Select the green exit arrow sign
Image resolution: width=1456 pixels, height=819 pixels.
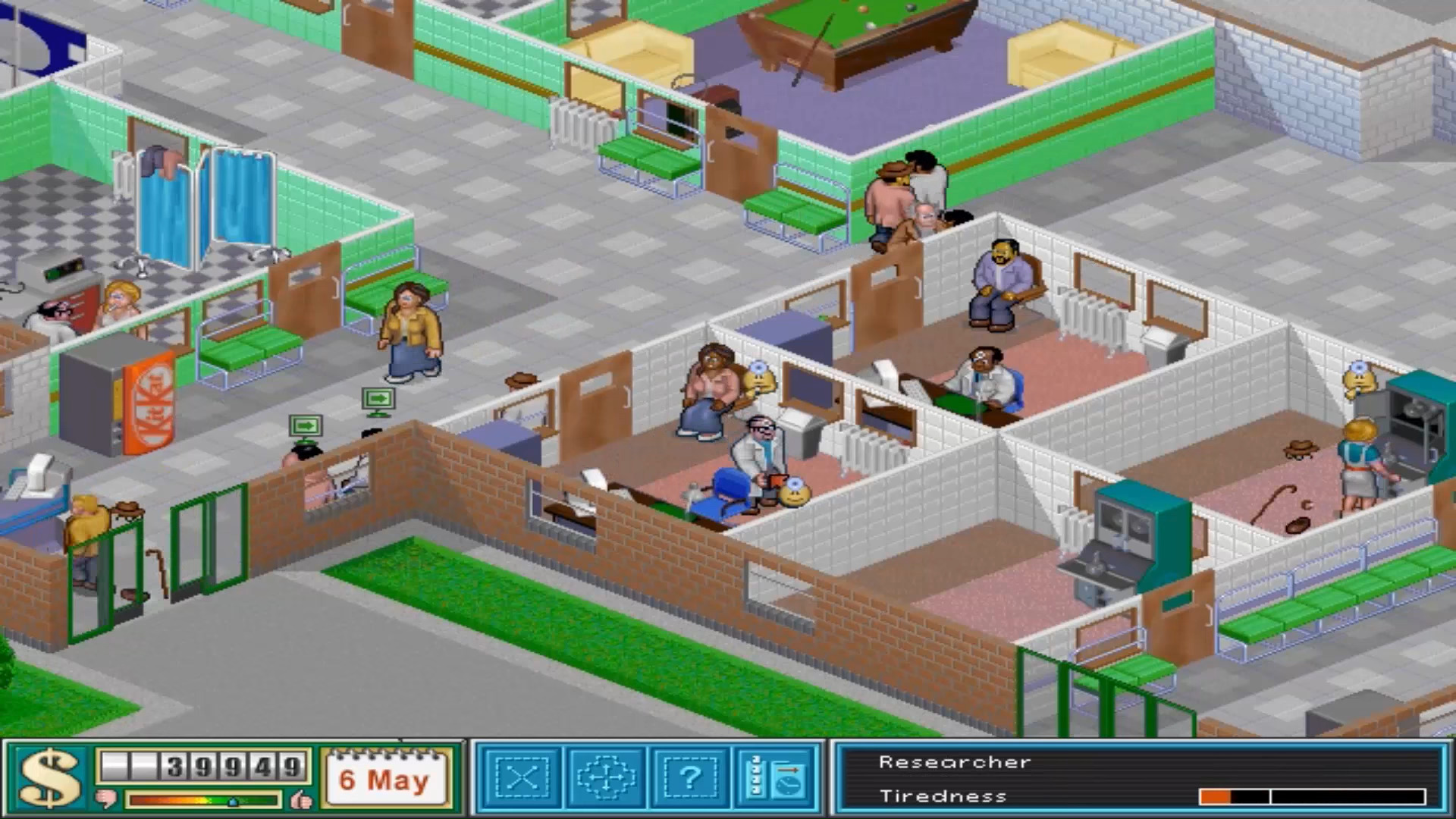(x=377, y=398)
